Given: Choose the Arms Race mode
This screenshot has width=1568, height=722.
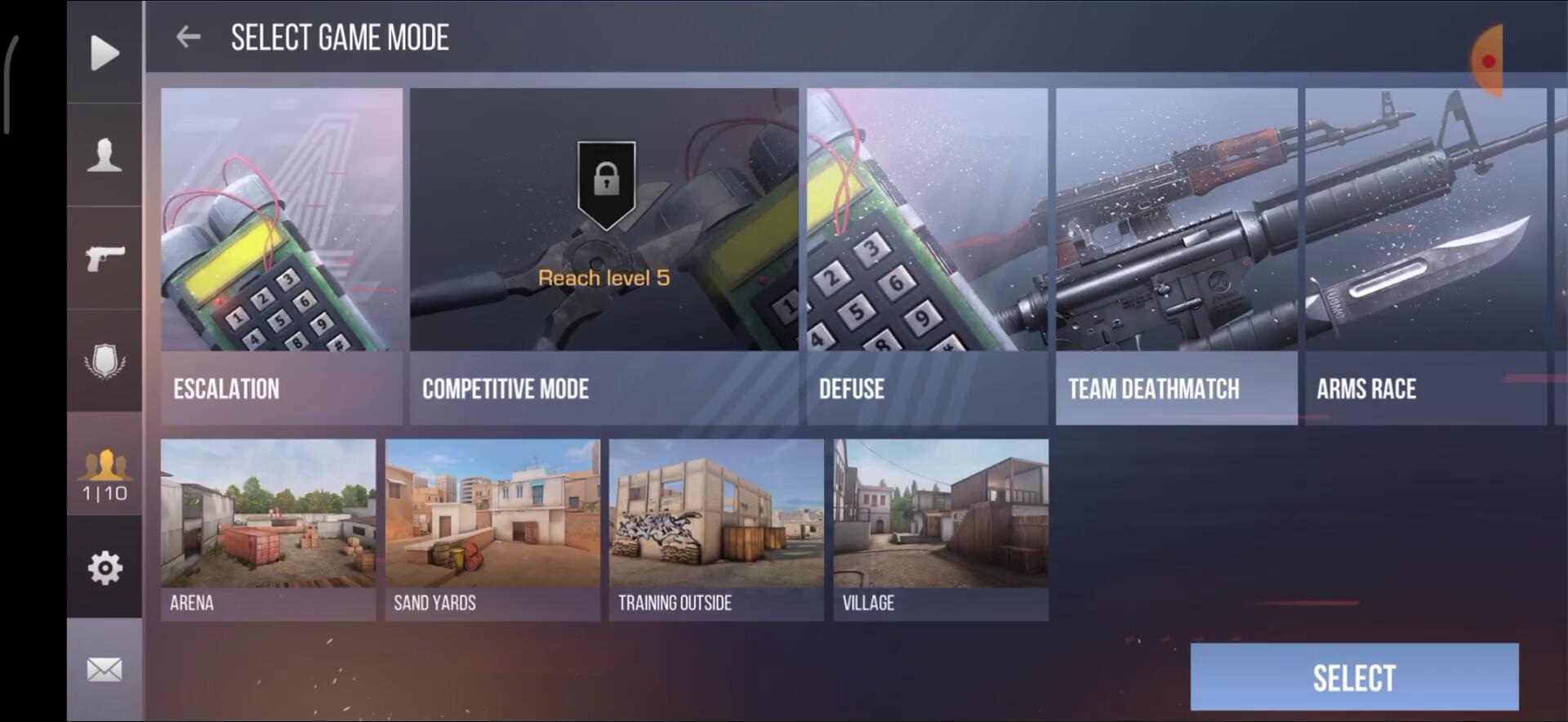Looking at the screenshot, I should pos(1425,256).
